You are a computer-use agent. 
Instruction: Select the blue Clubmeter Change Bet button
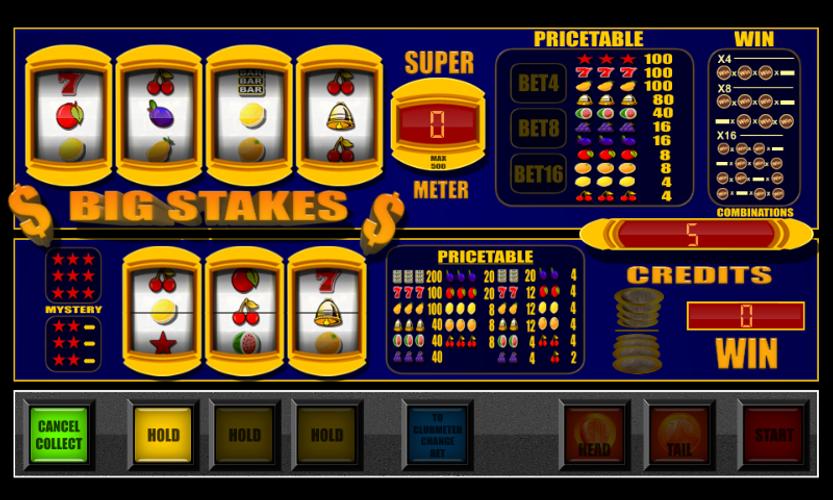437,436
